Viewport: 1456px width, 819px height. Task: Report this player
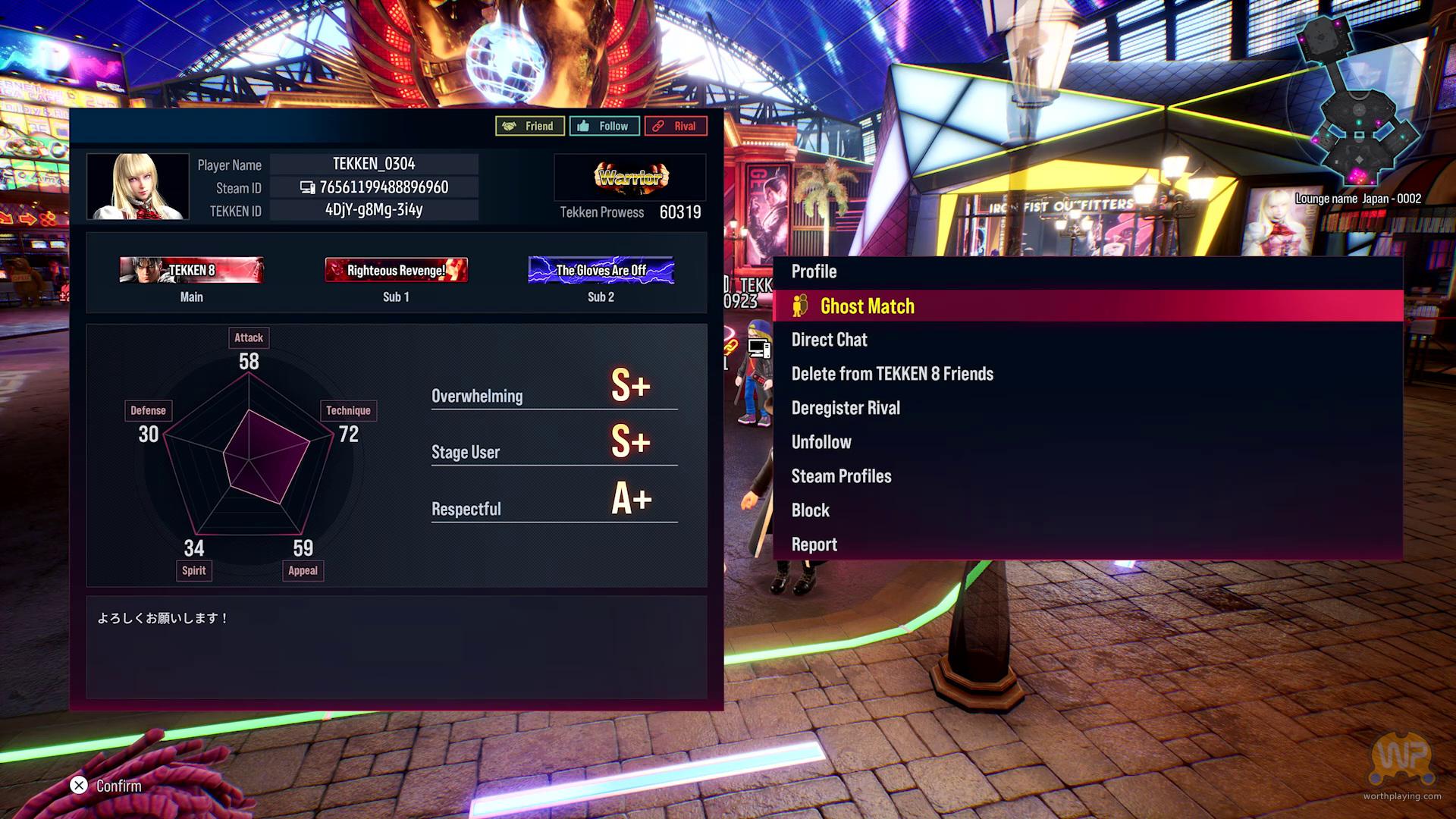coord(814,545)
